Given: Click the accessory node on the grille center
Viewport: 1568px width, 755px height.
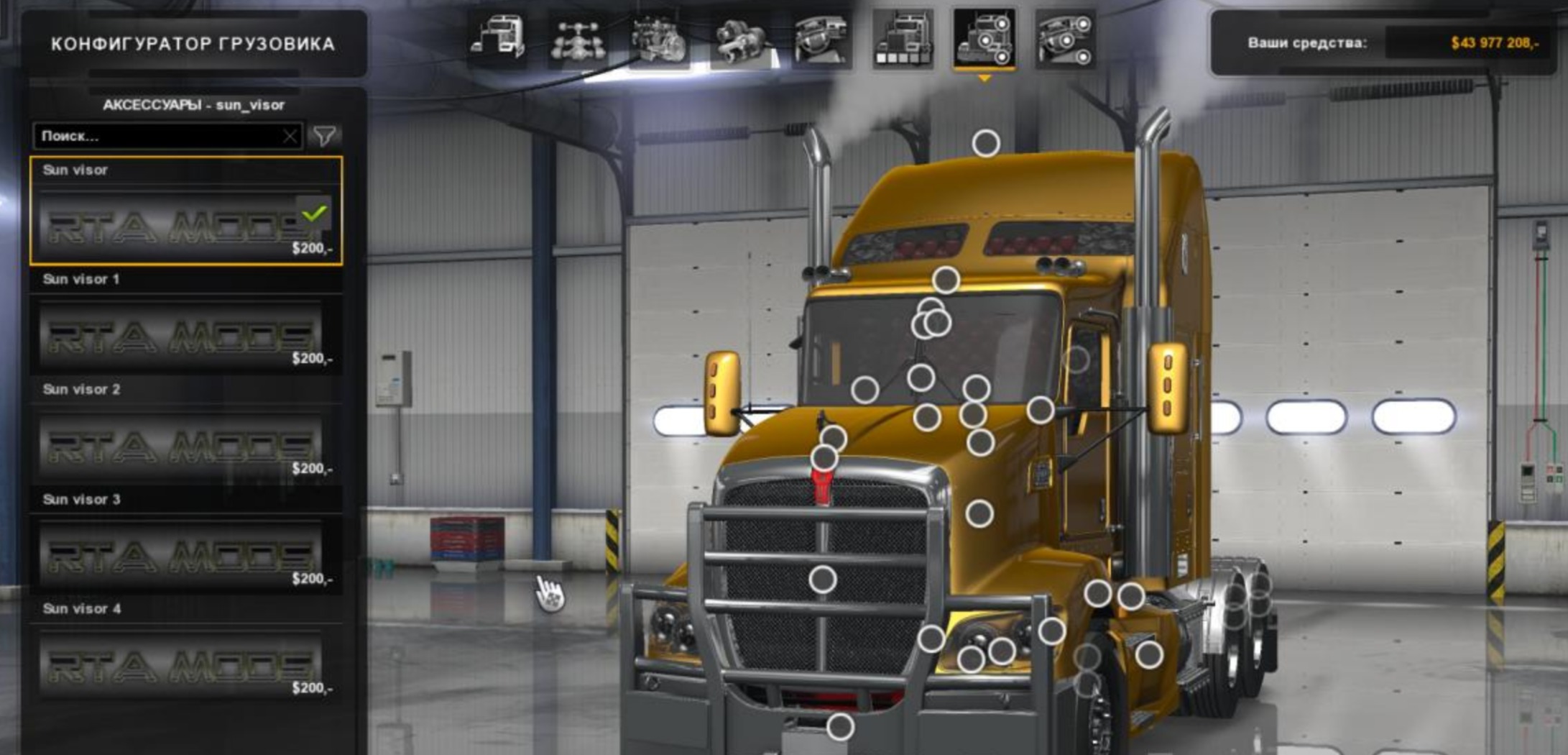Looking at the screenshot, I should (x=823, y=580).
